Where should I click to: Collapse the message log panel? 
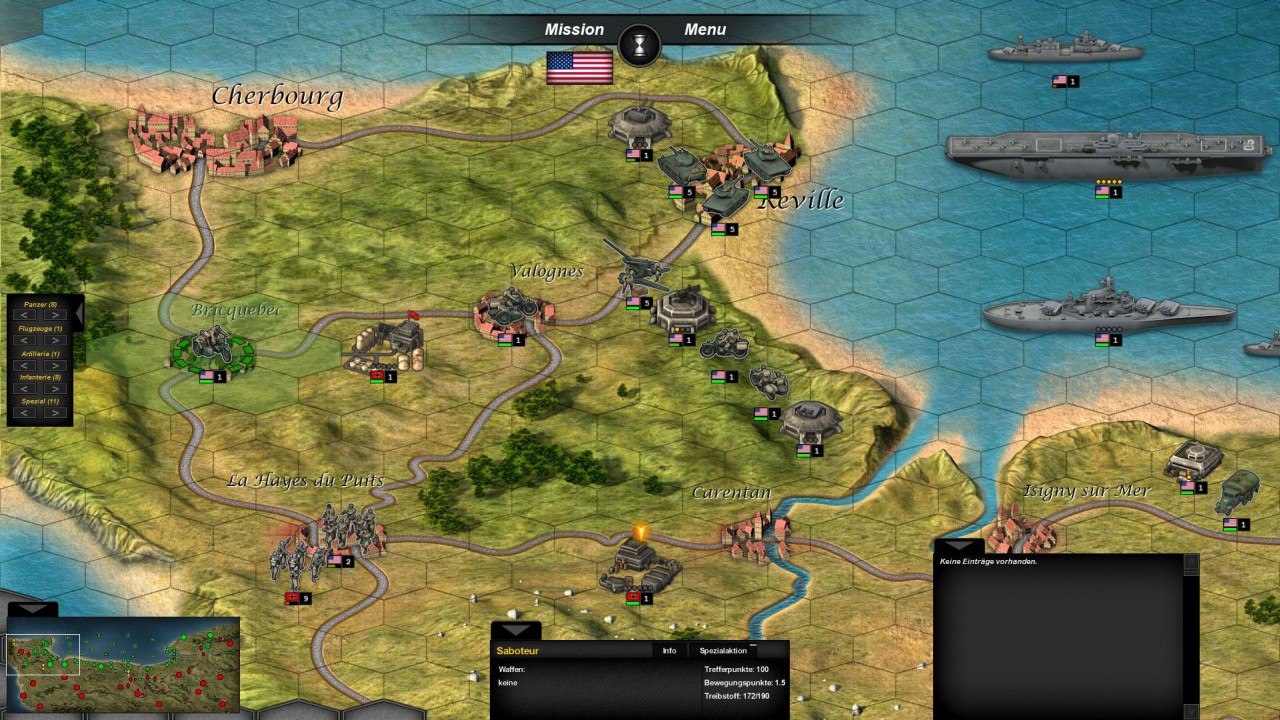958,546
